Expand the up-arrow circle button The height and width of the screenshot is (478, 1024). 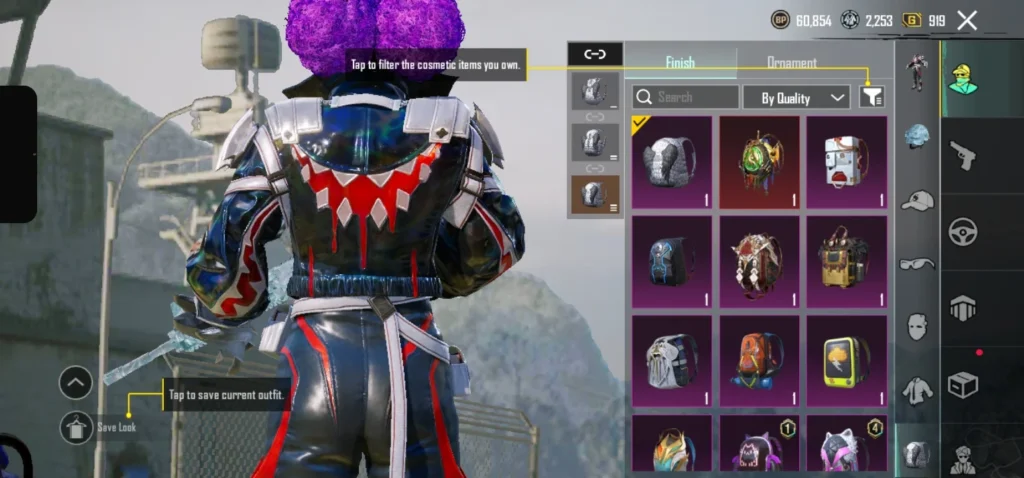76,381
